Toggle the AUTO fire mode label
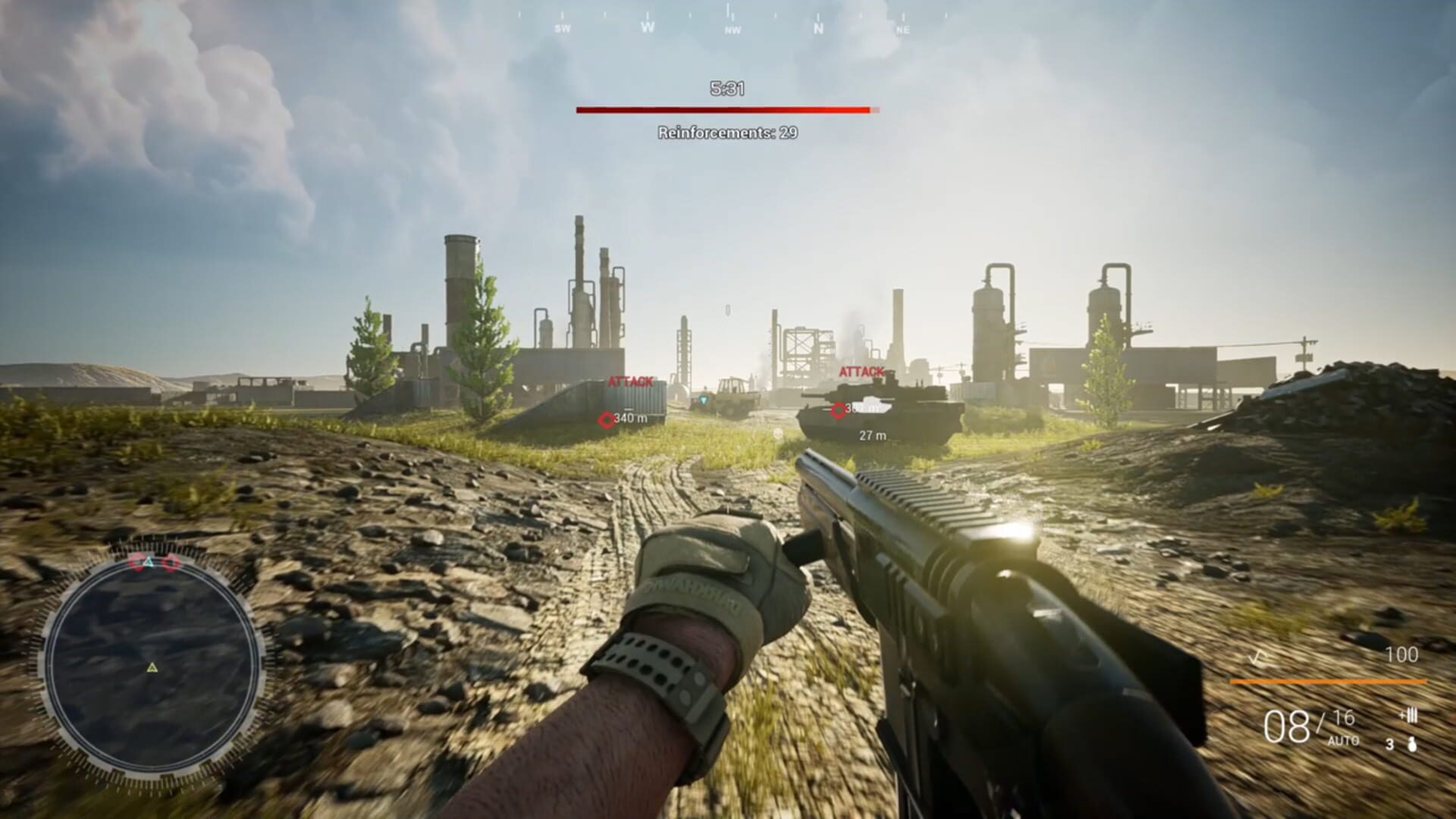 coord(1342,741)
